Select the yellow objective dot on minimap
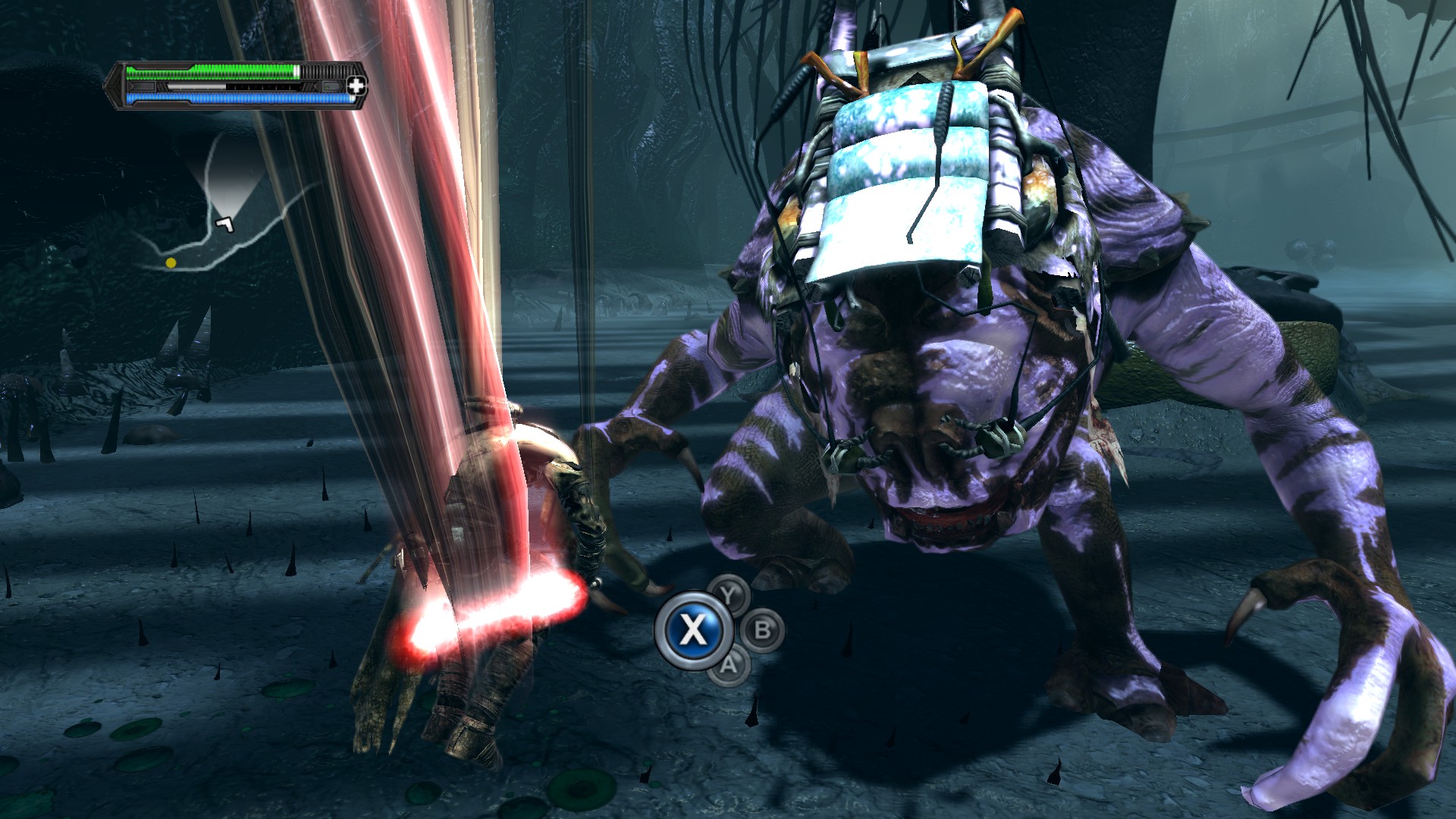 coord(172,262)
